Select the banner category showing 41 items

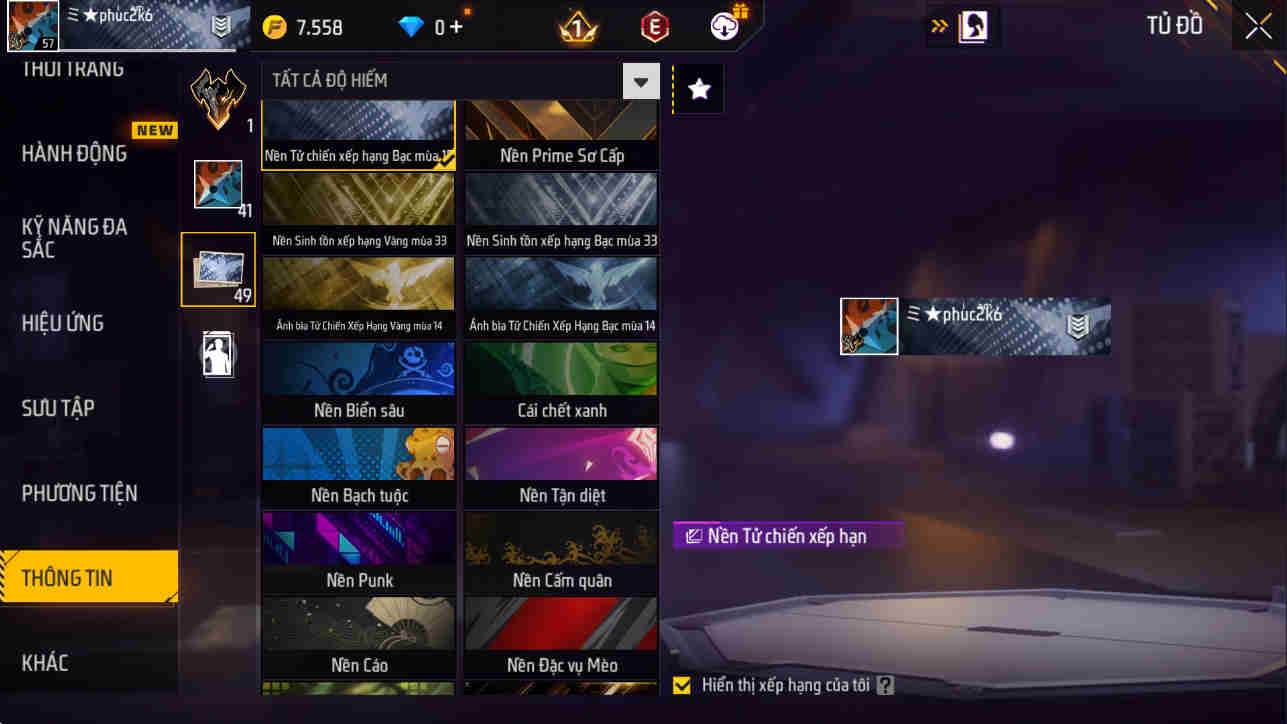(x=218, y=184)
